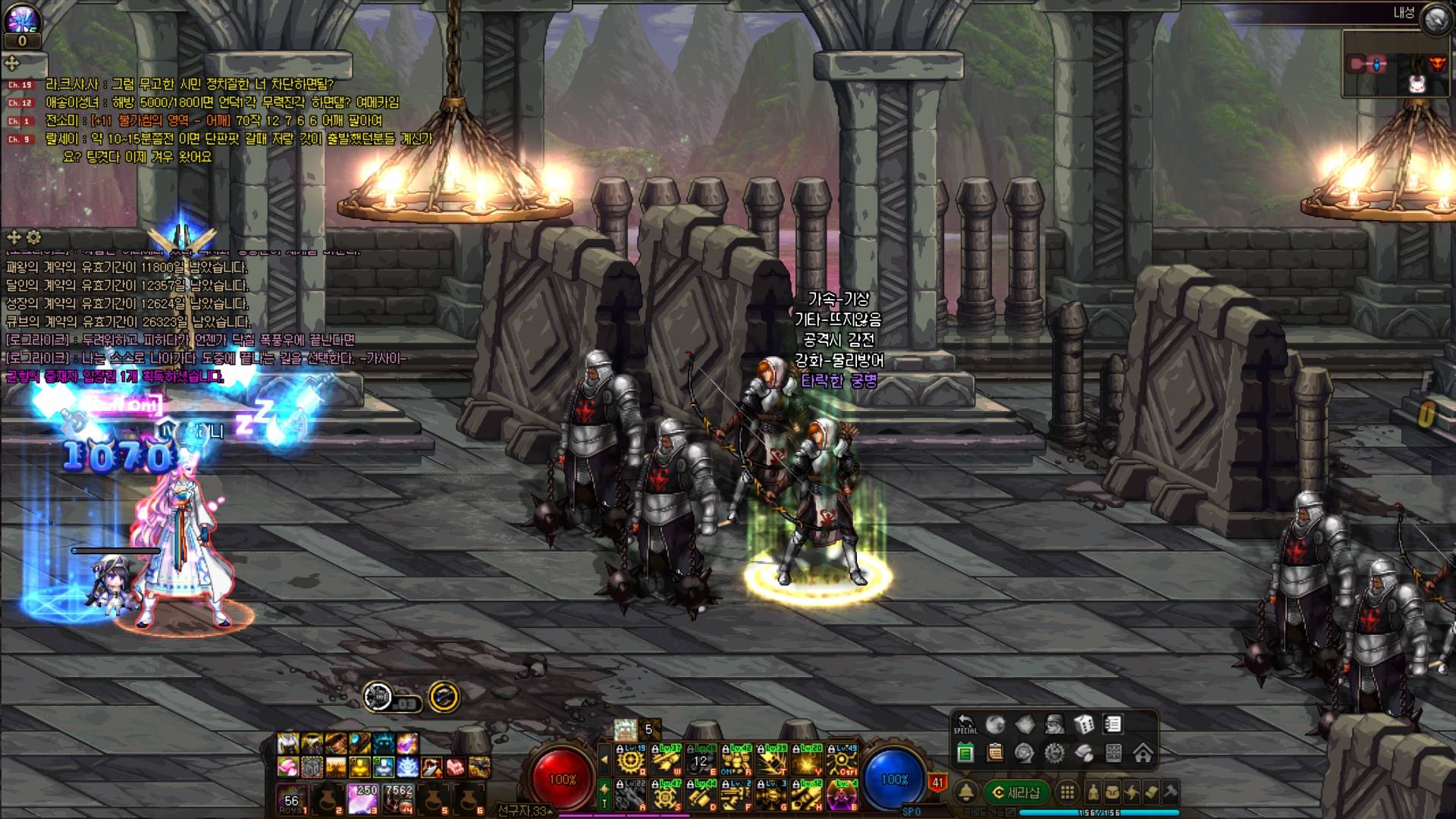Open the chat settings gear icon

pos(33,237)
